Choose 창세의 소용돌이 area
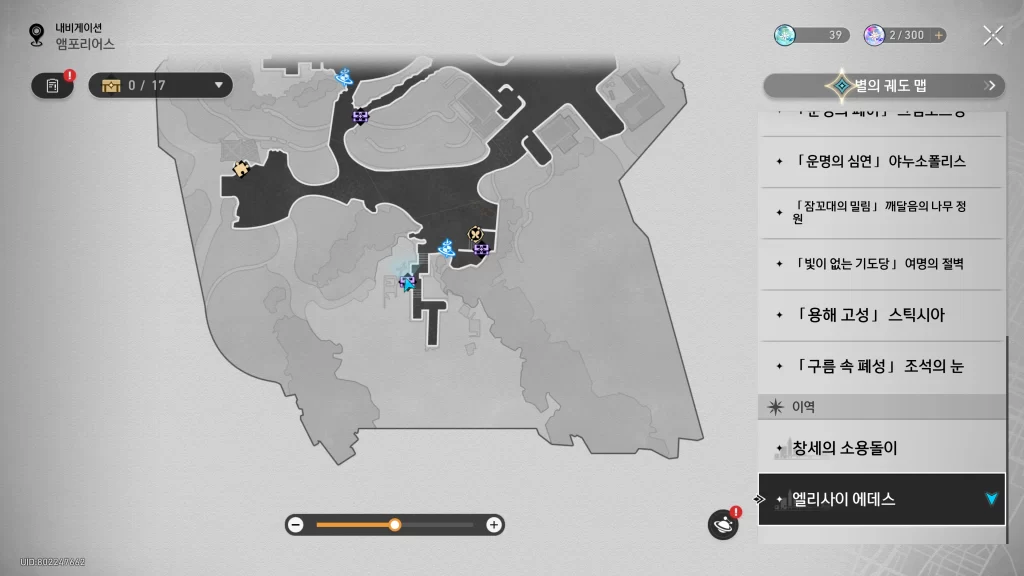1024x576 pixels. 880,448
